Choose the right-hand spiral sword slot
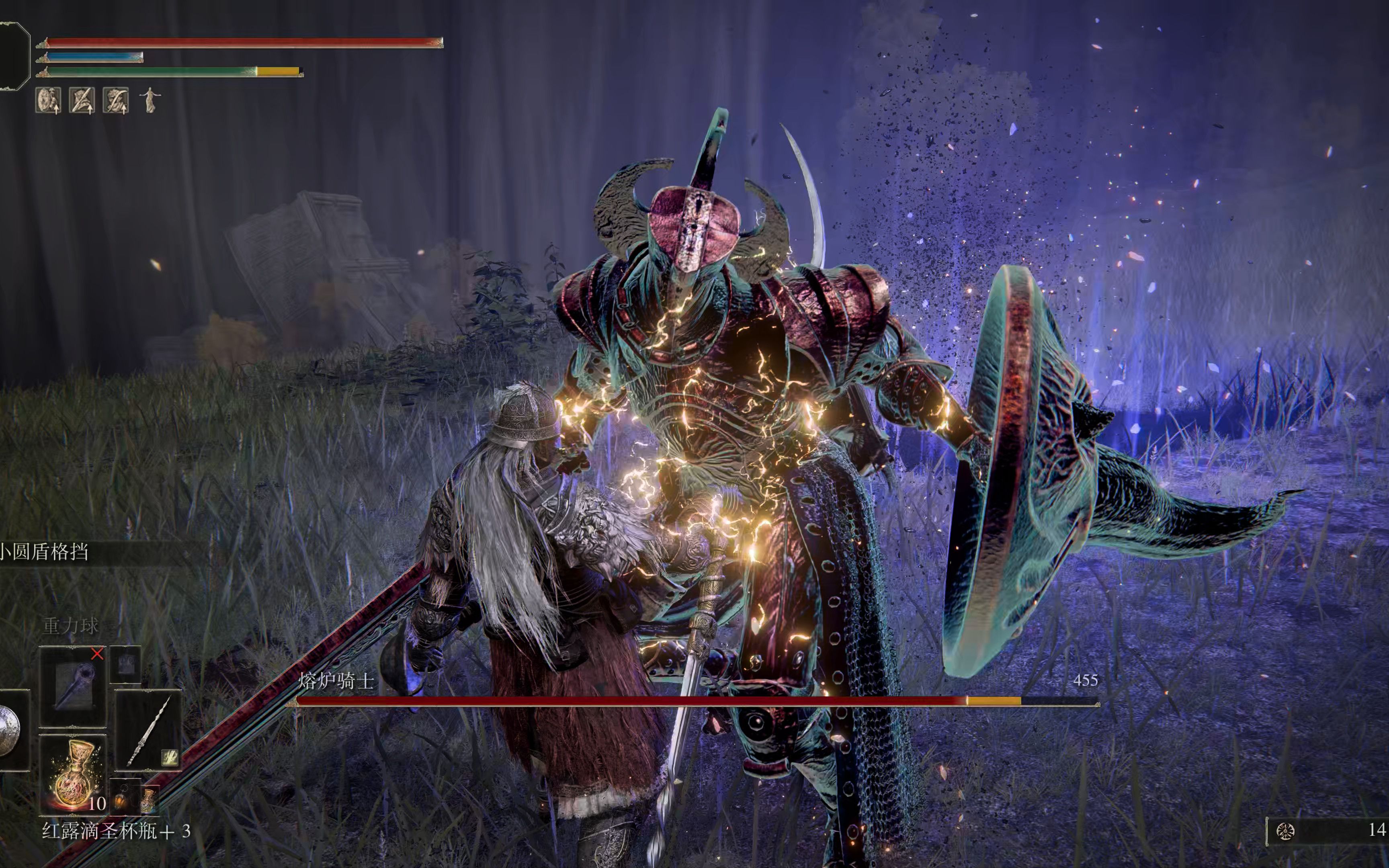This screenshot has height=868, width=1389. coord(148,730)
